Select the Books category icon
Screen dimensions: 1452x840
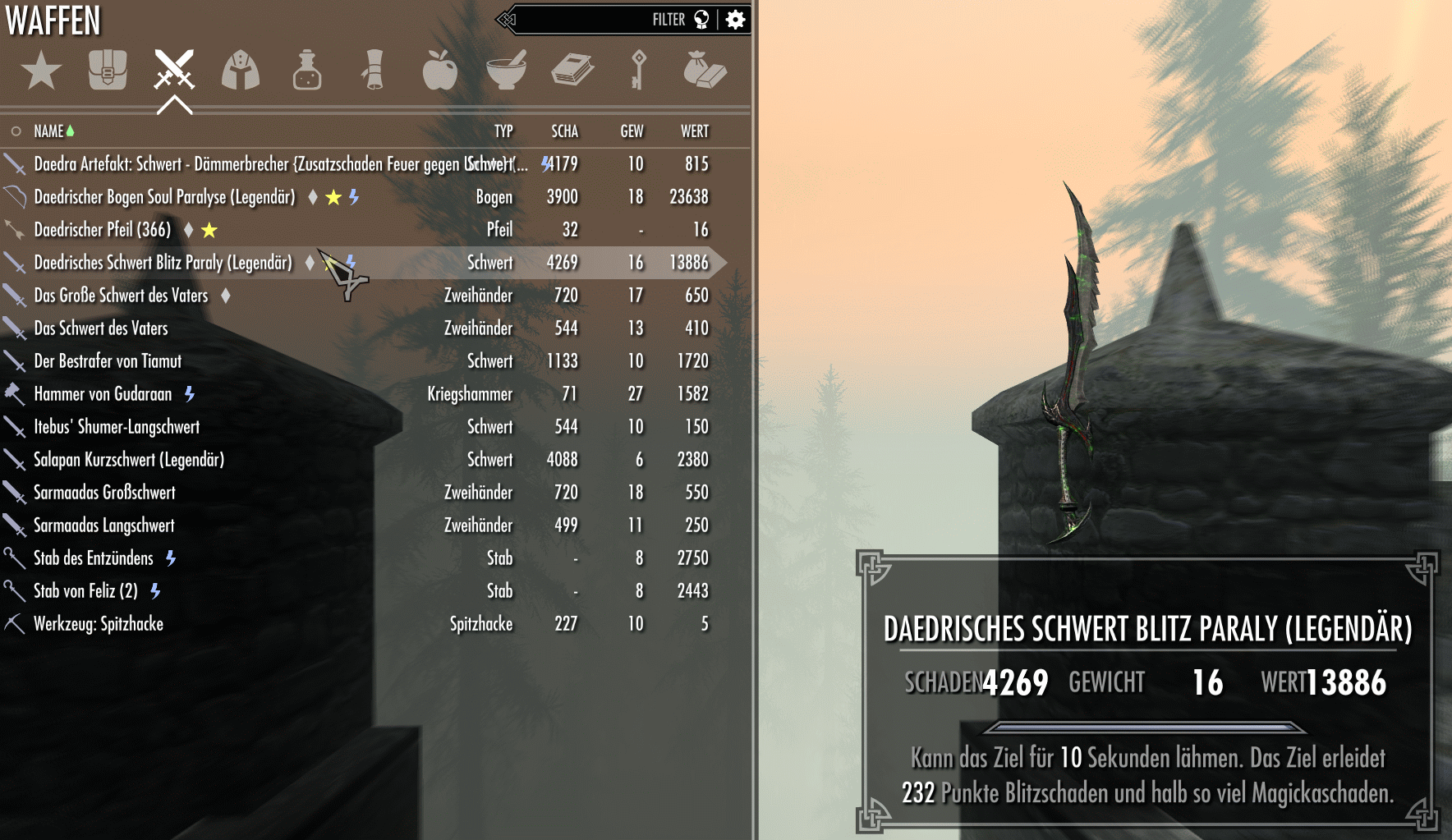click(573, 72)
